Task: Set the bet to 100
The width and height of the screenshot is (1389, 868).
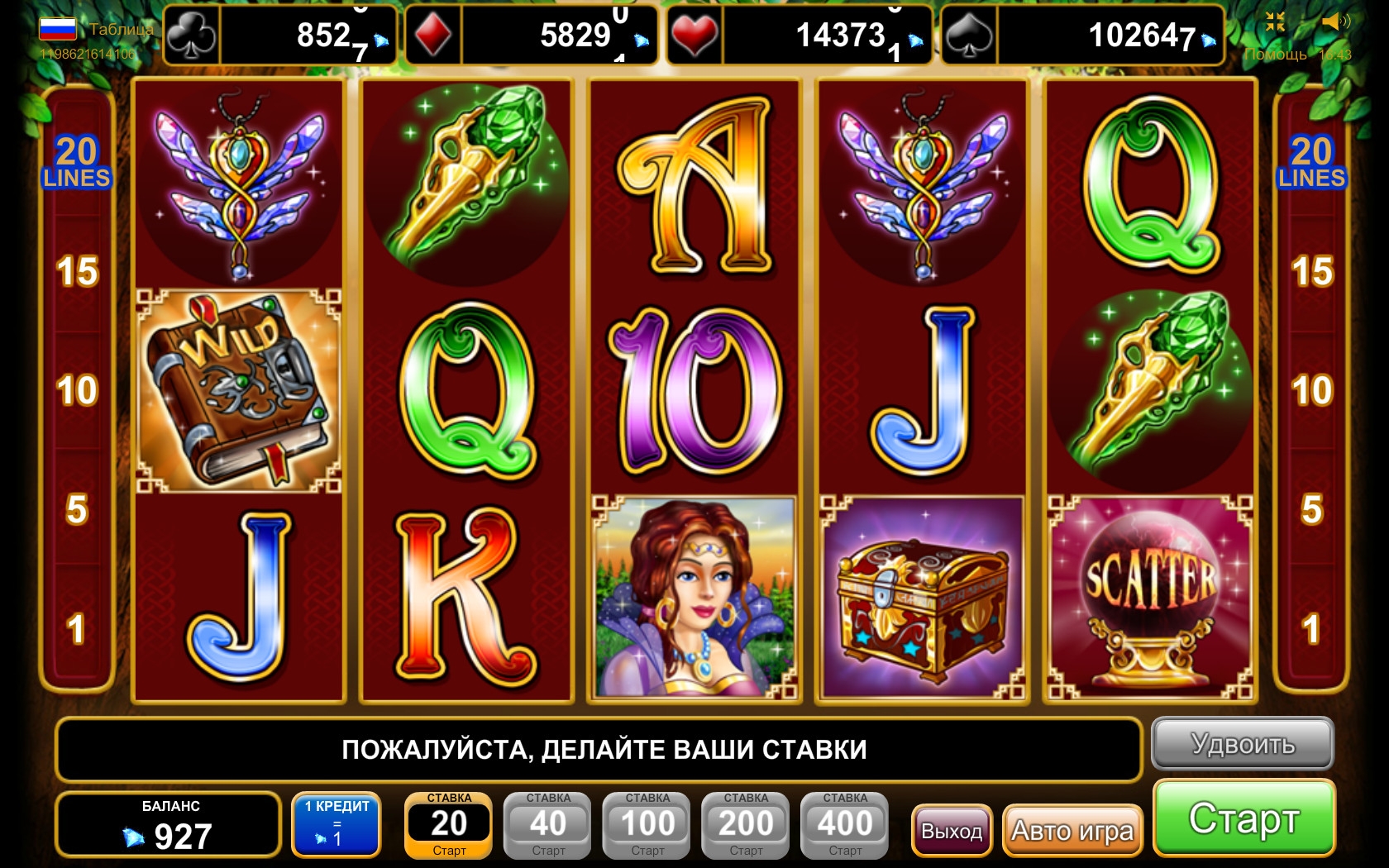Action: click(647, 825)
